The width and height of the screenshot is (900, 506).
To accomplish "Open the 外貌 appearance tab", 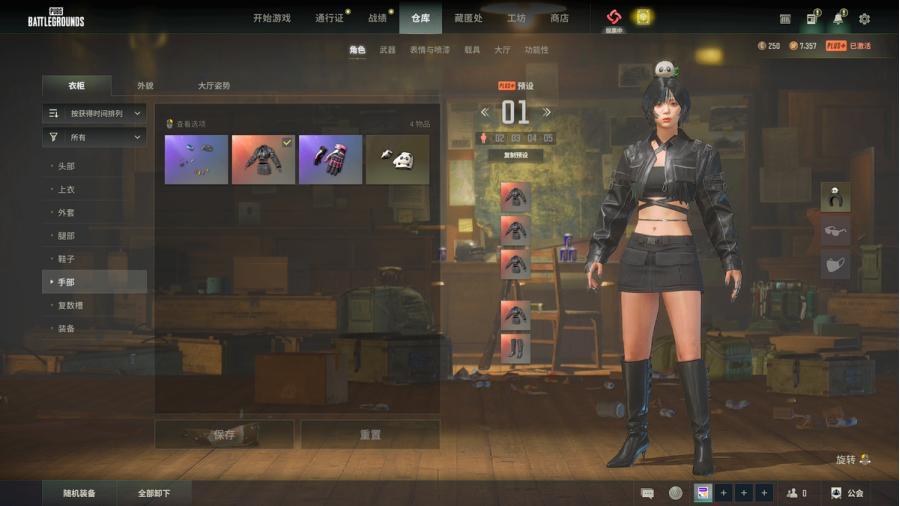I will pyautogui.click(x=145, y=86).
